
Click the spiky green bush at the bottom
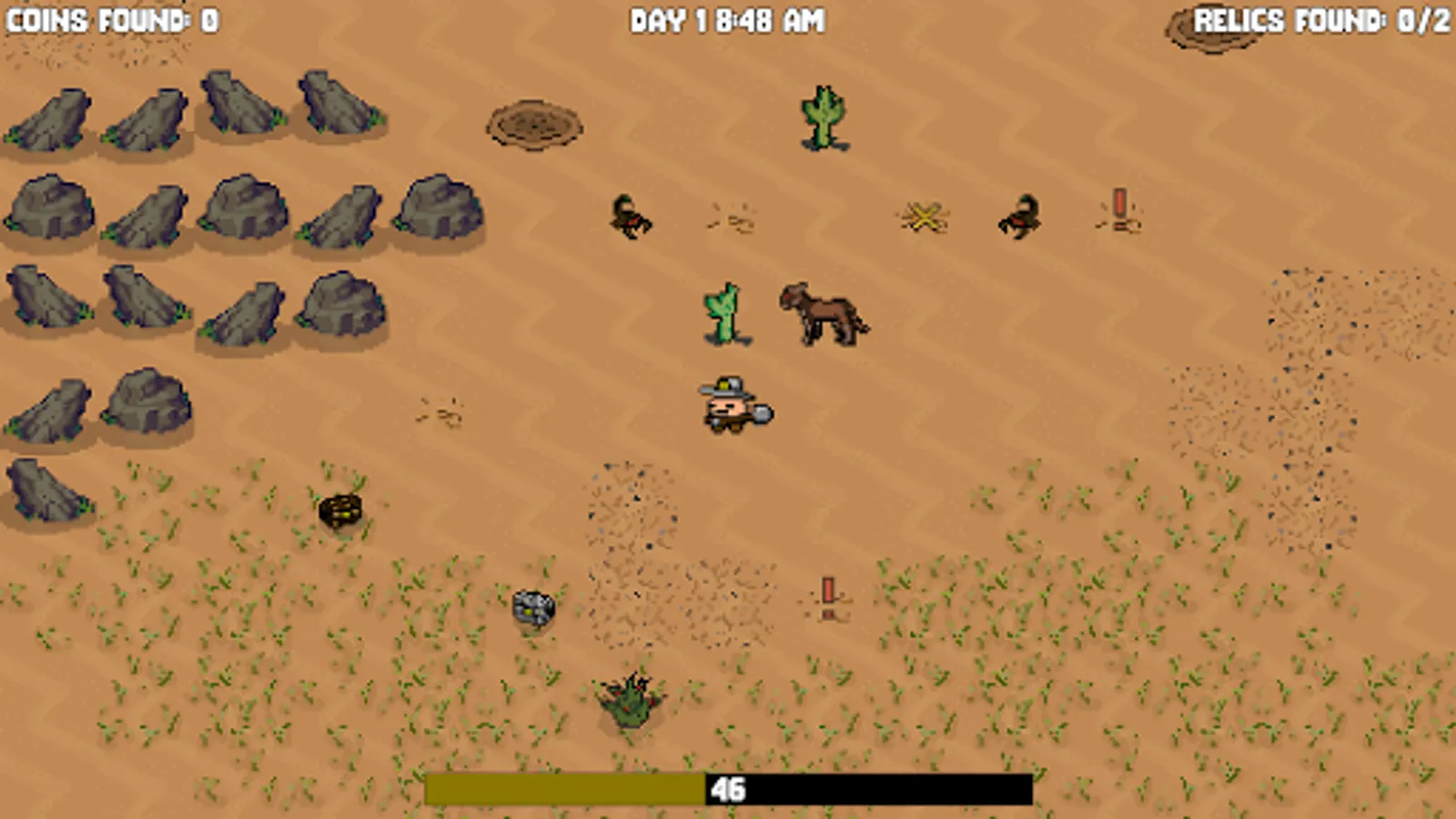[x=631, y=703]
